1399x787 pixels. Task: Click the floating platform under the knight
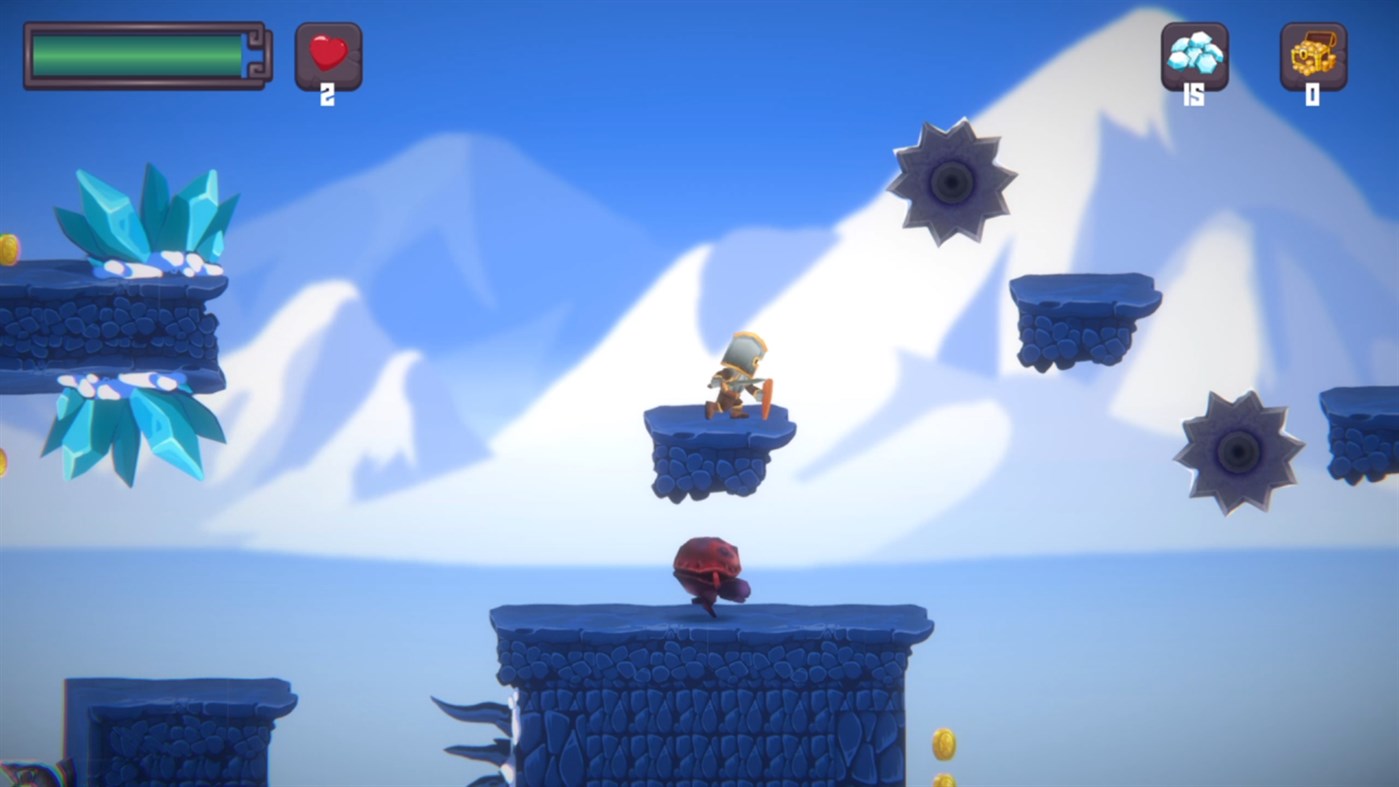click(x=715, y=450)
